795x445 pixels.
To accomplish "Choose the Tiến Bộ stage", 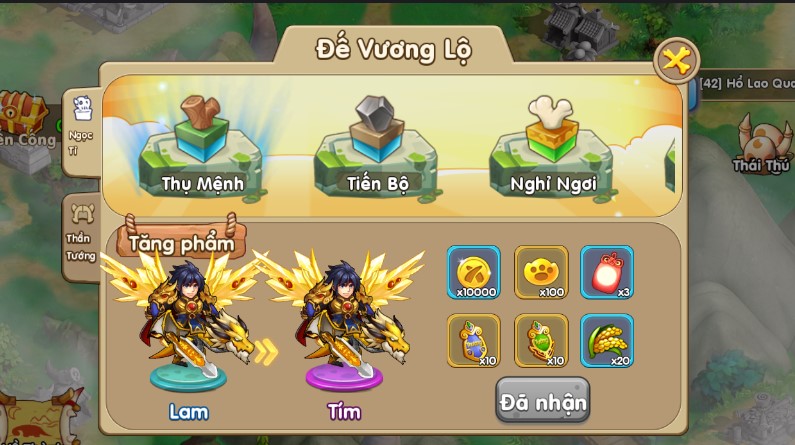I will point(377,148).
